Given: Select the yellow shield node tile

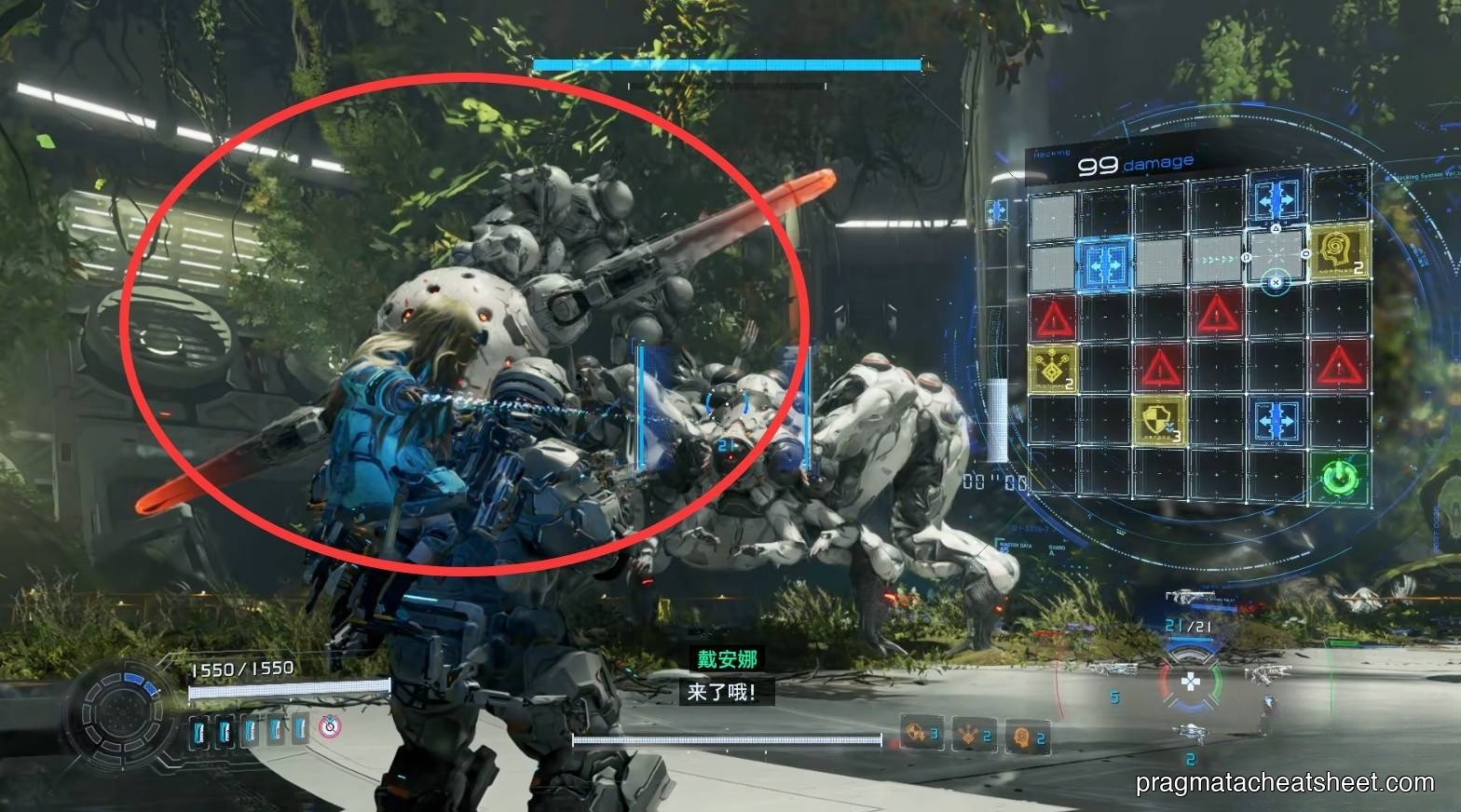Looking at the screenshot, I should [x=1160, y=420].
